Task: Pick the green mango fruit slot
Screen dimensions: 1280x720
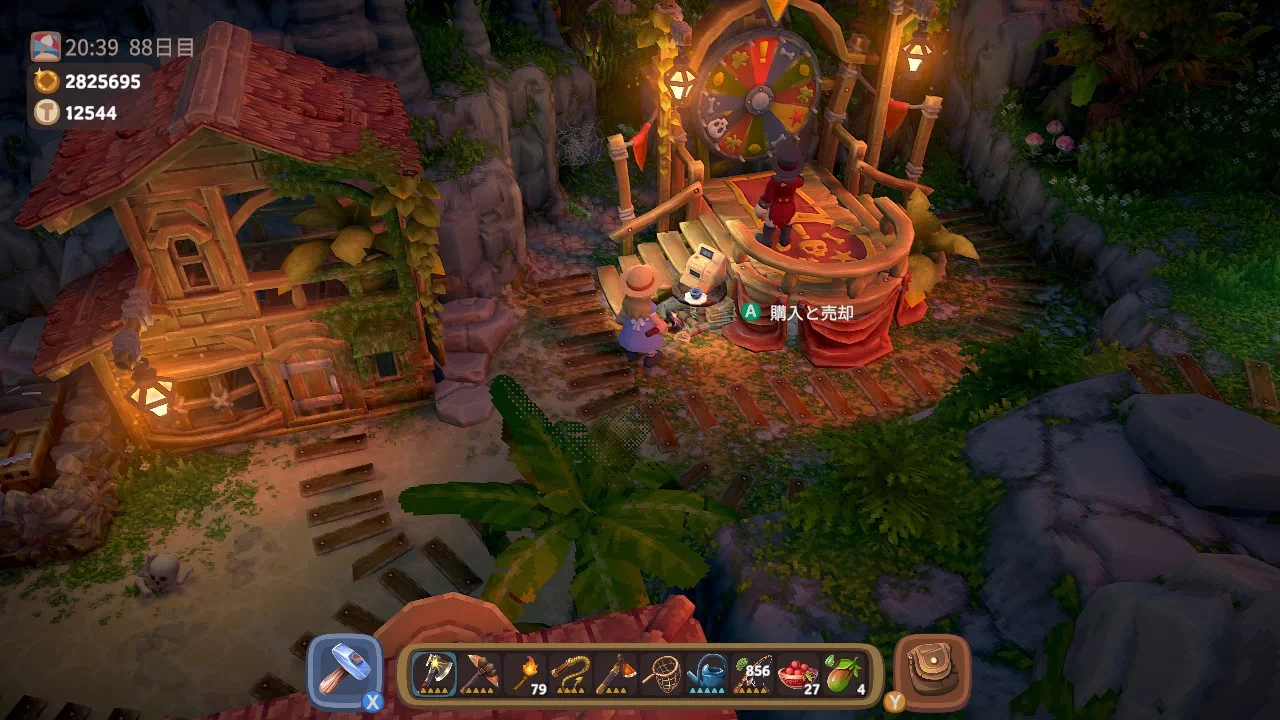Action: [x=843, y=668]
